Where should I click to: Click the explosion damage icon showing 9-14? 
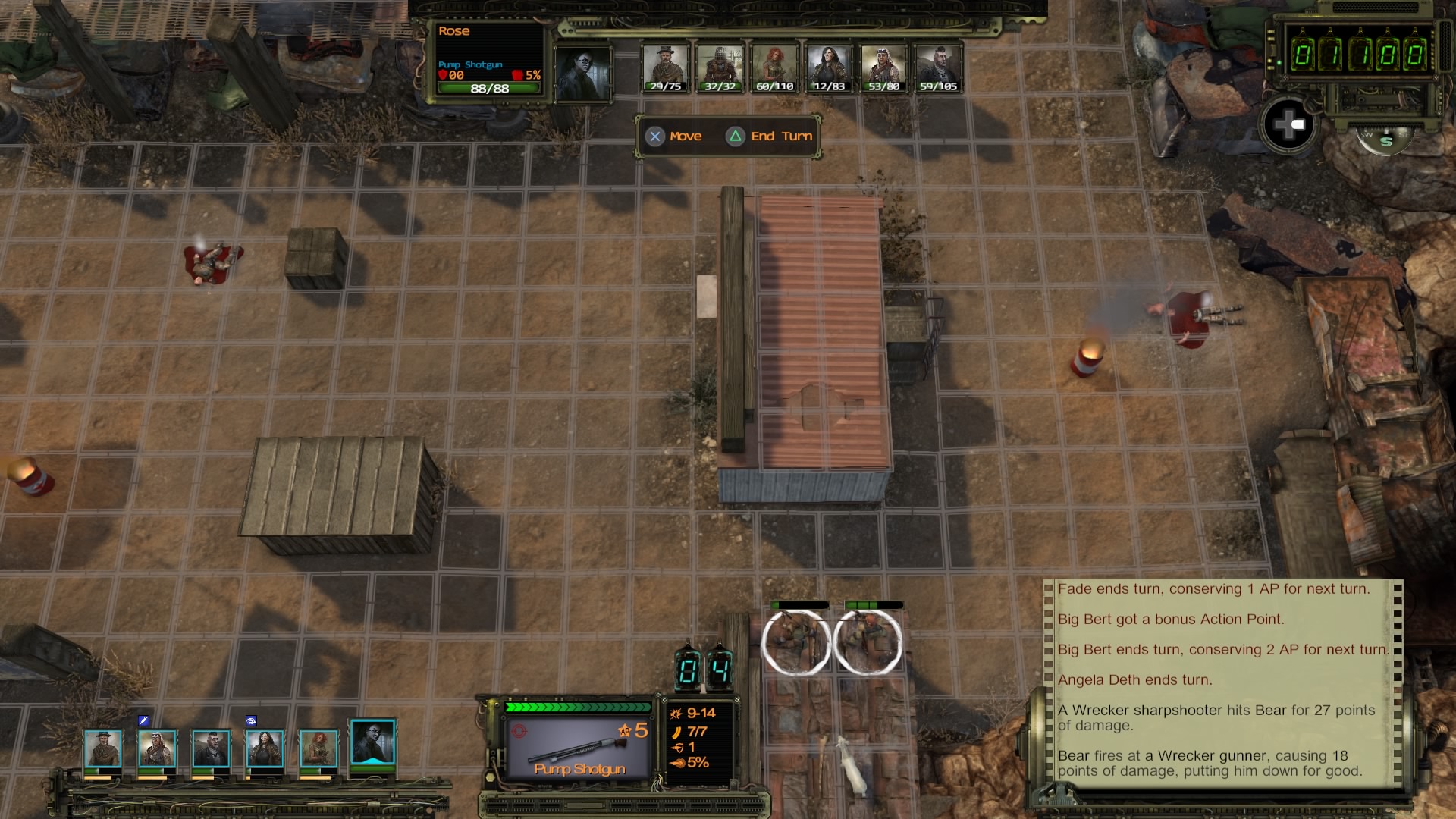point(676,714)
